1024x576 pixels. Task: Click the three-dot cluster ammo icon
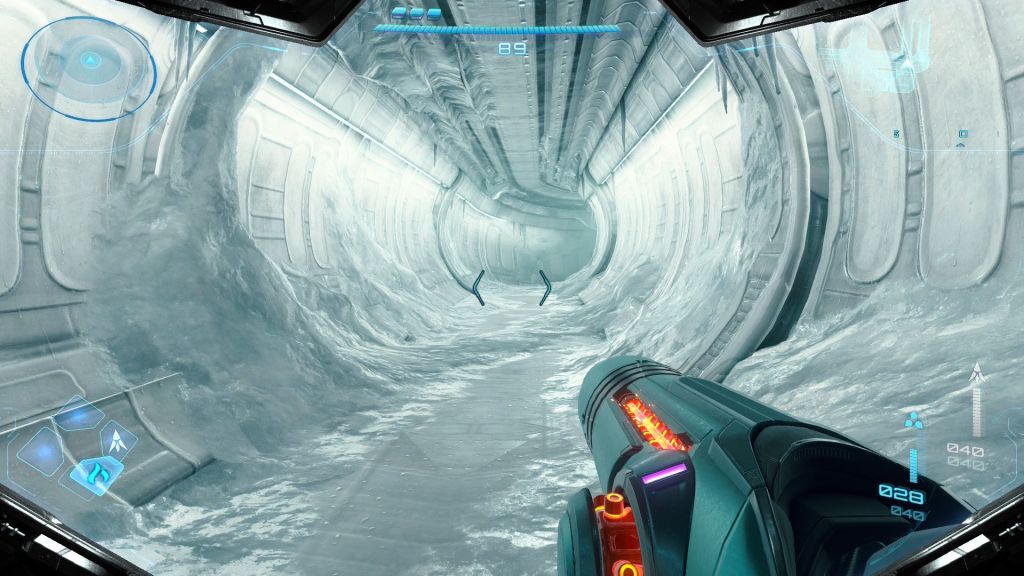tap(912, 420)
